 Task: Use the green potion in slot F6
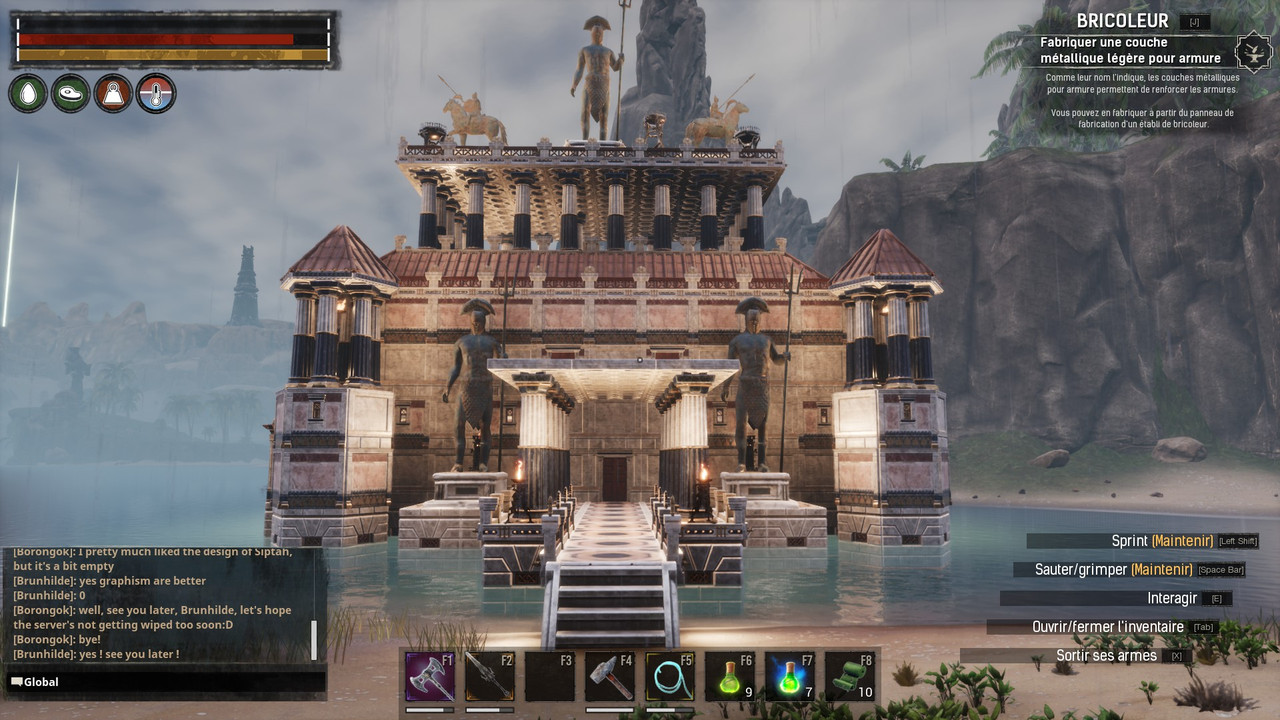(730, 677)
